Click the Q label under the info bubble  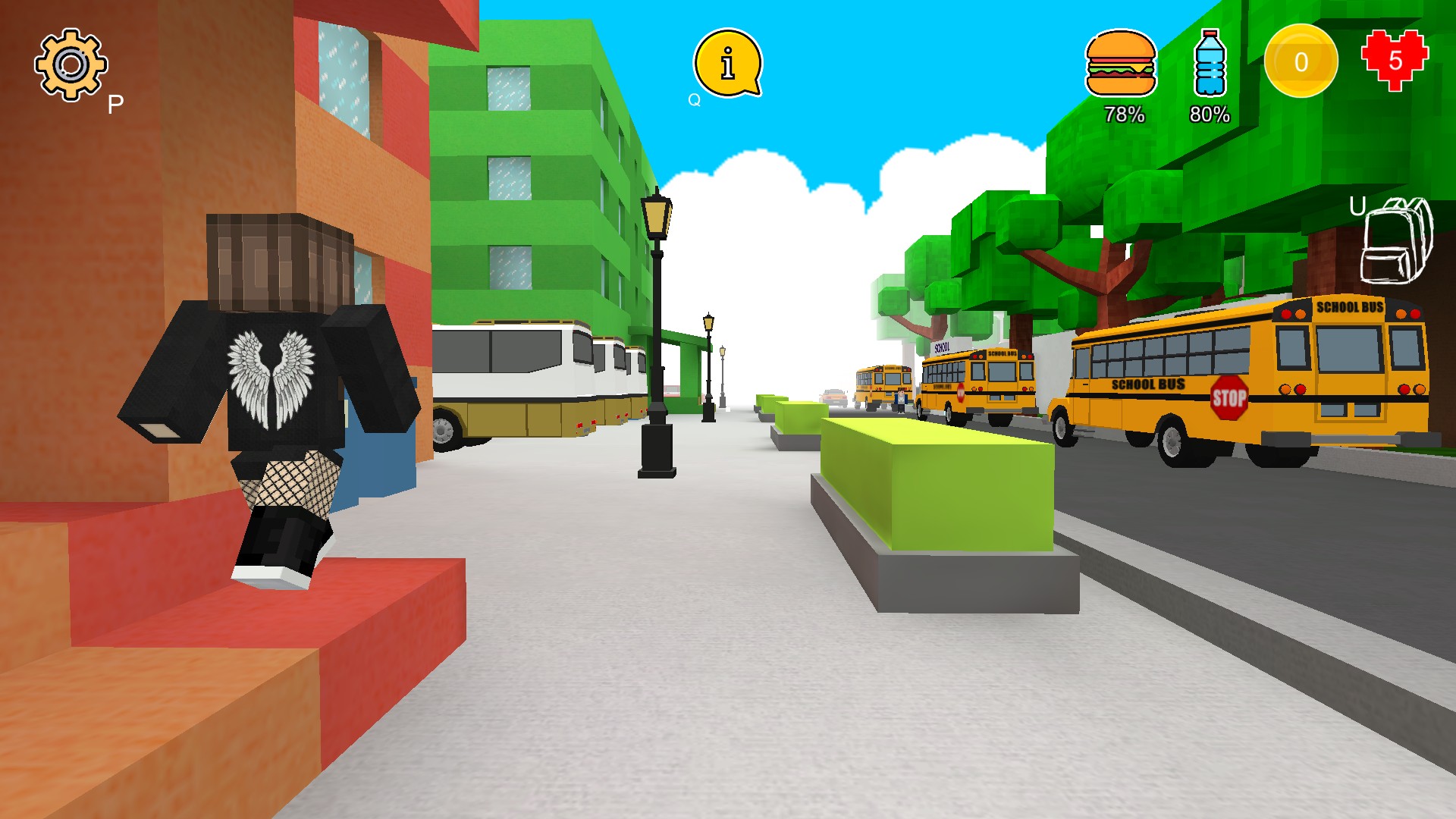pos(692,98)
